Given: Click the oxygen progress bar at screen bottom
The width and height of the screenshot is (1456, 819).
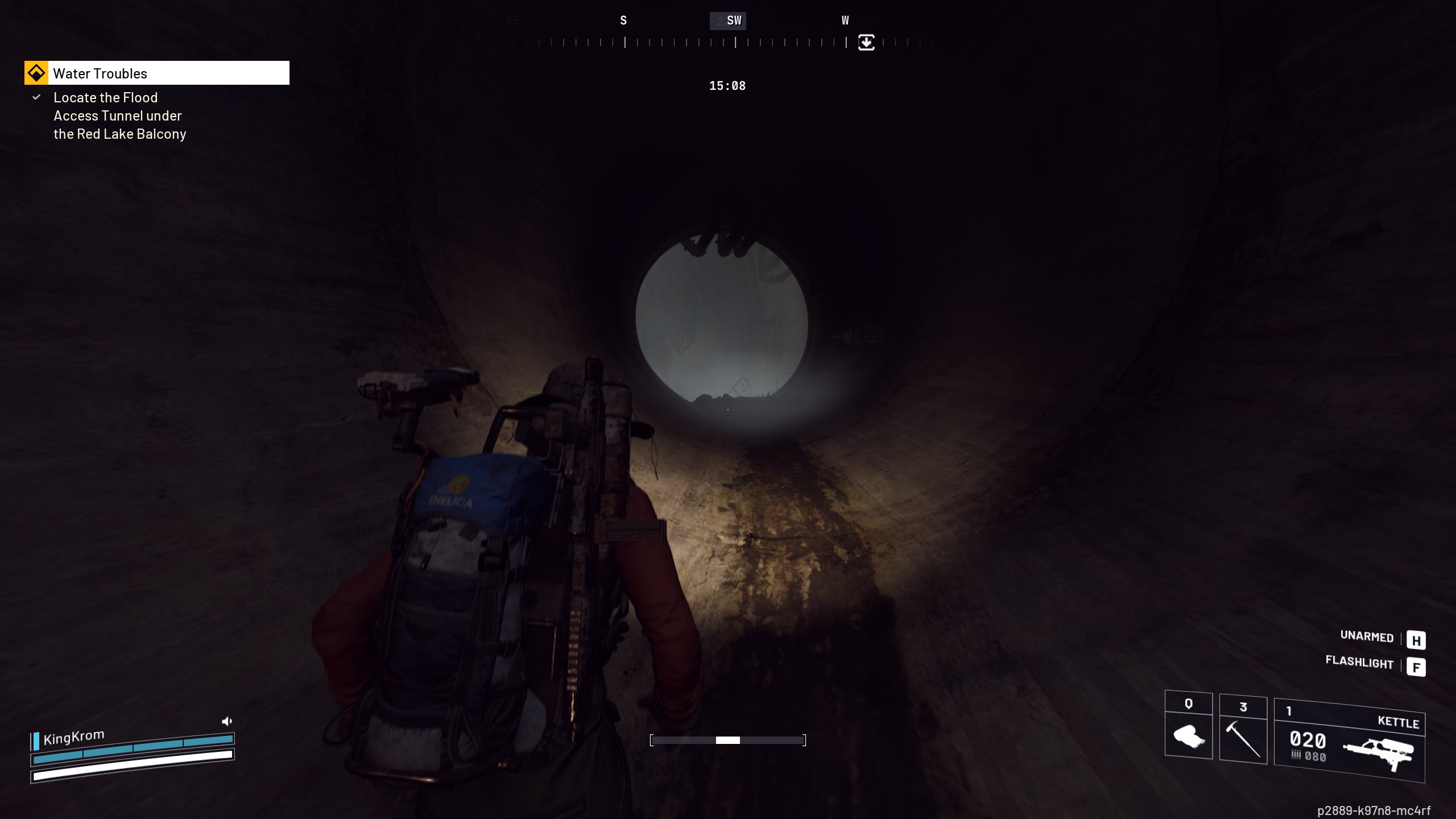Looking at the screenshot, I should pyautogui.click(x=729, y=740).
